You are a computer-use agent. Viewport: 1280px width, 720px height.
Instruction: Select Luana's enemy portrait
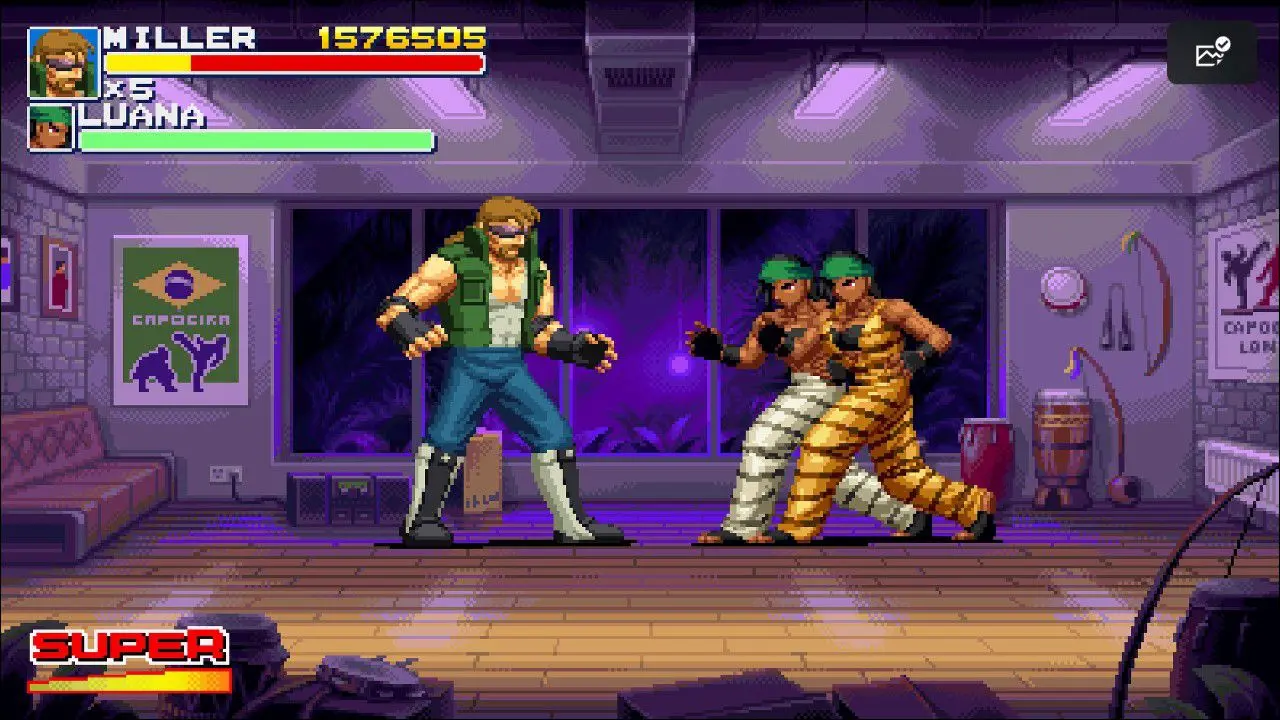pyautogui.click(x=51, y=128)
